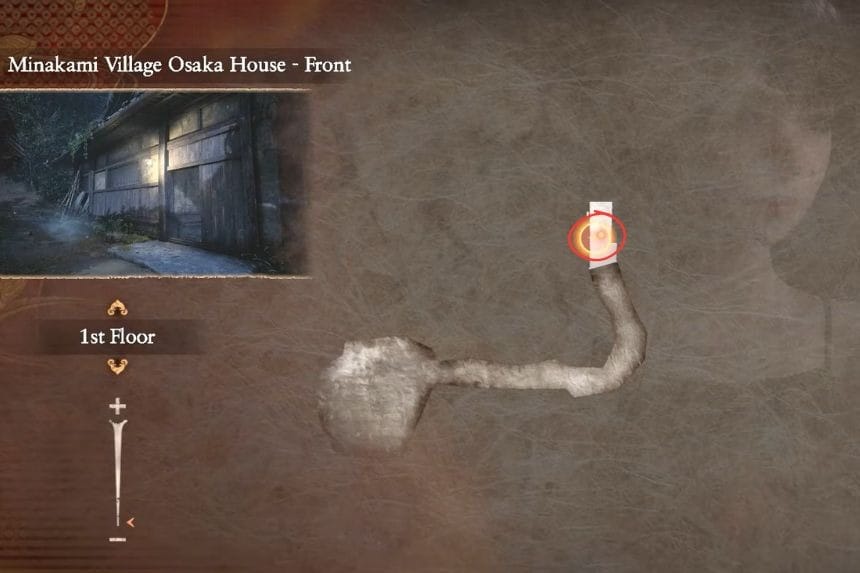The image size is (860, 573).
Task: Open the Osaka House location thumbnail
Action: click(155, 184)
